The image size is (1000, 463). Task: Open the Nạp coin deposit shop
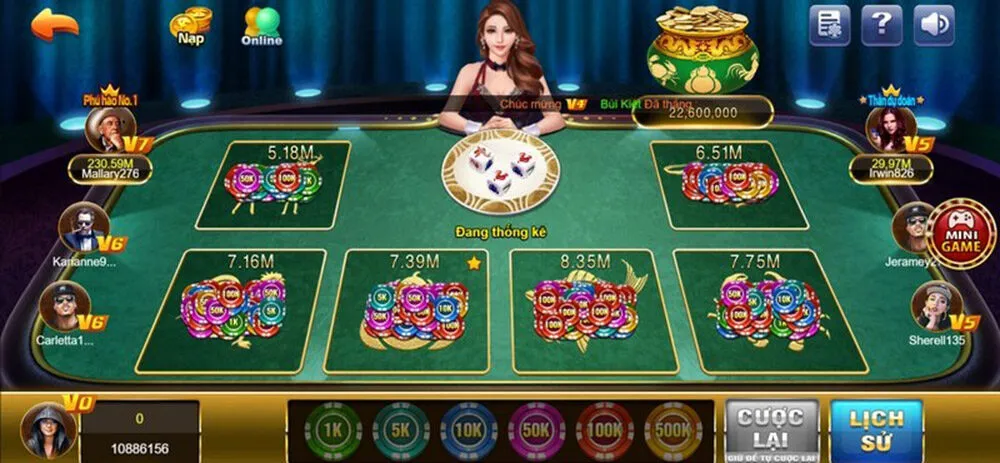point(190,25)
